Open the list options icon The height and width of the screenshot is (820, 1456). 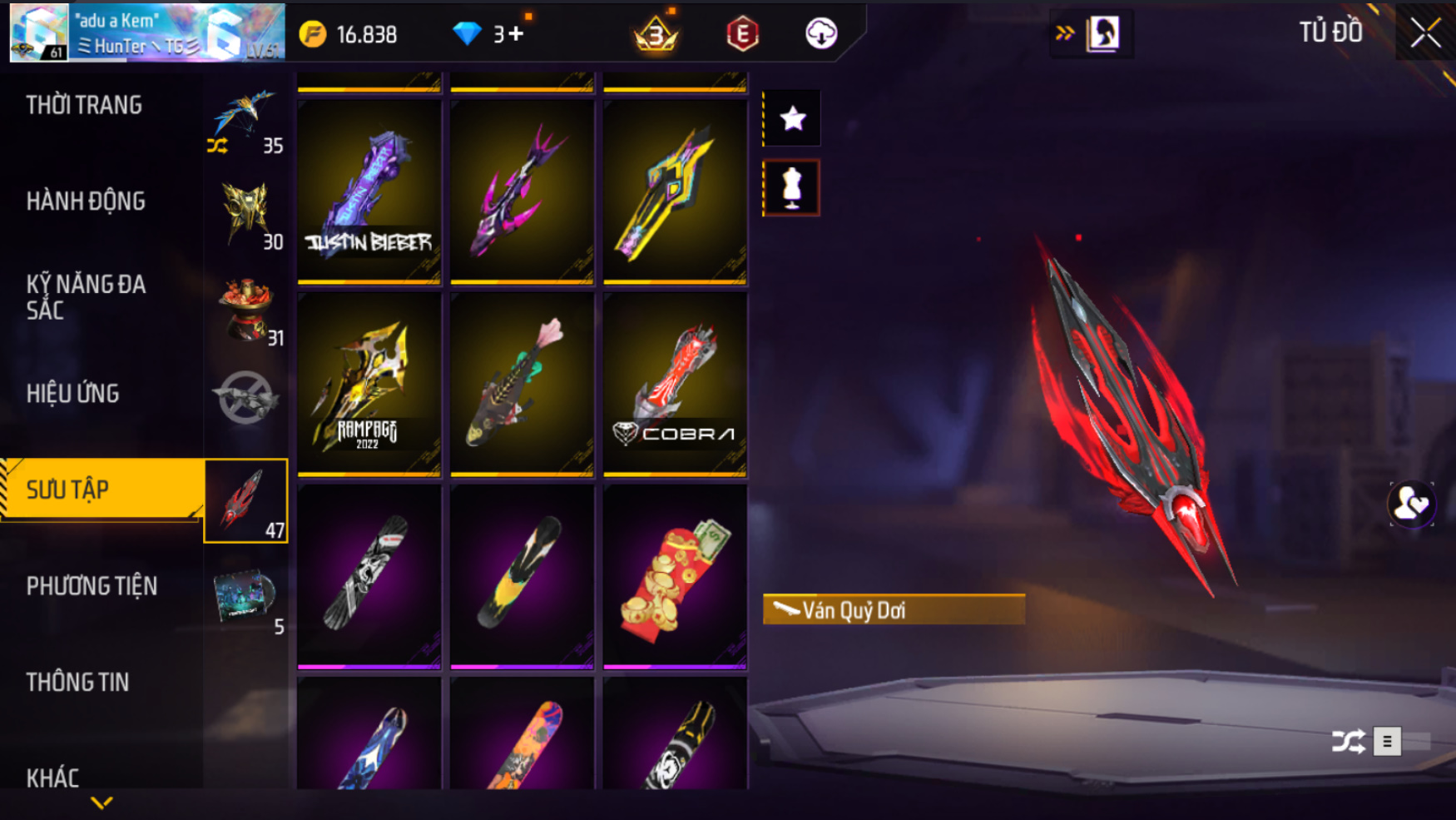[1387, 741]
